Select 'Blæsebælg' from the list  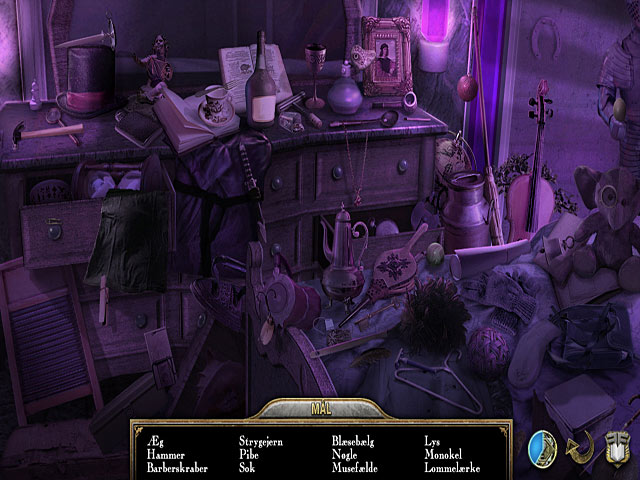point(356,440)
